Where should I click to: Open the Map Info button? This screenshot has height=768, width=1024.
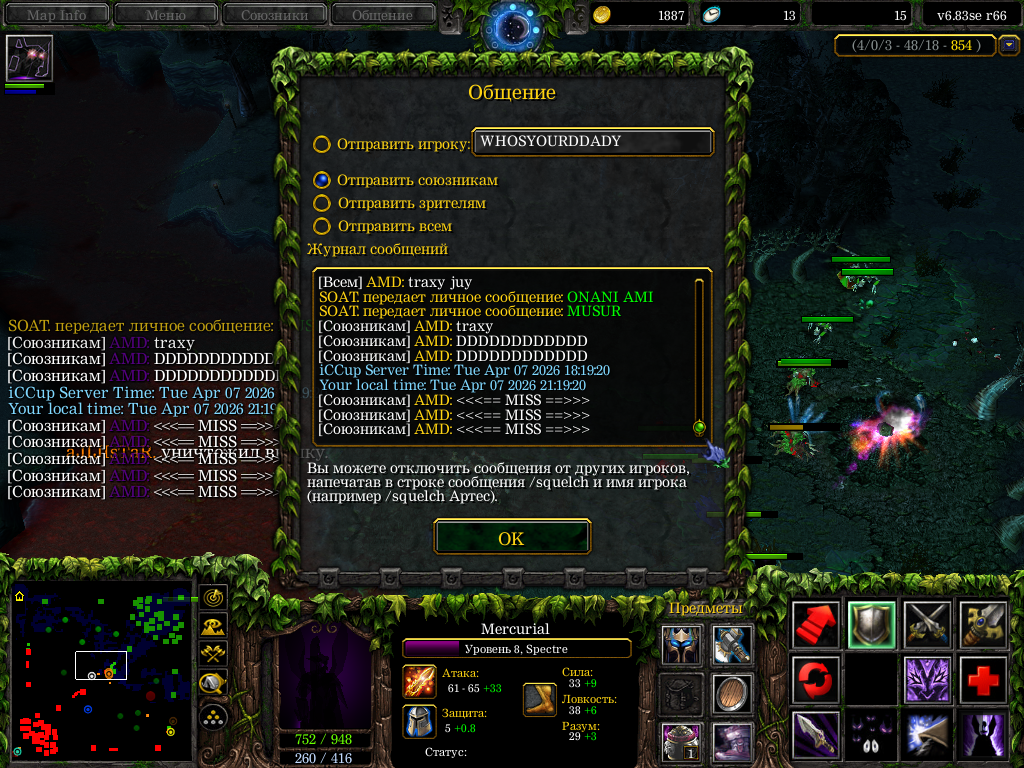pos(56,14)
